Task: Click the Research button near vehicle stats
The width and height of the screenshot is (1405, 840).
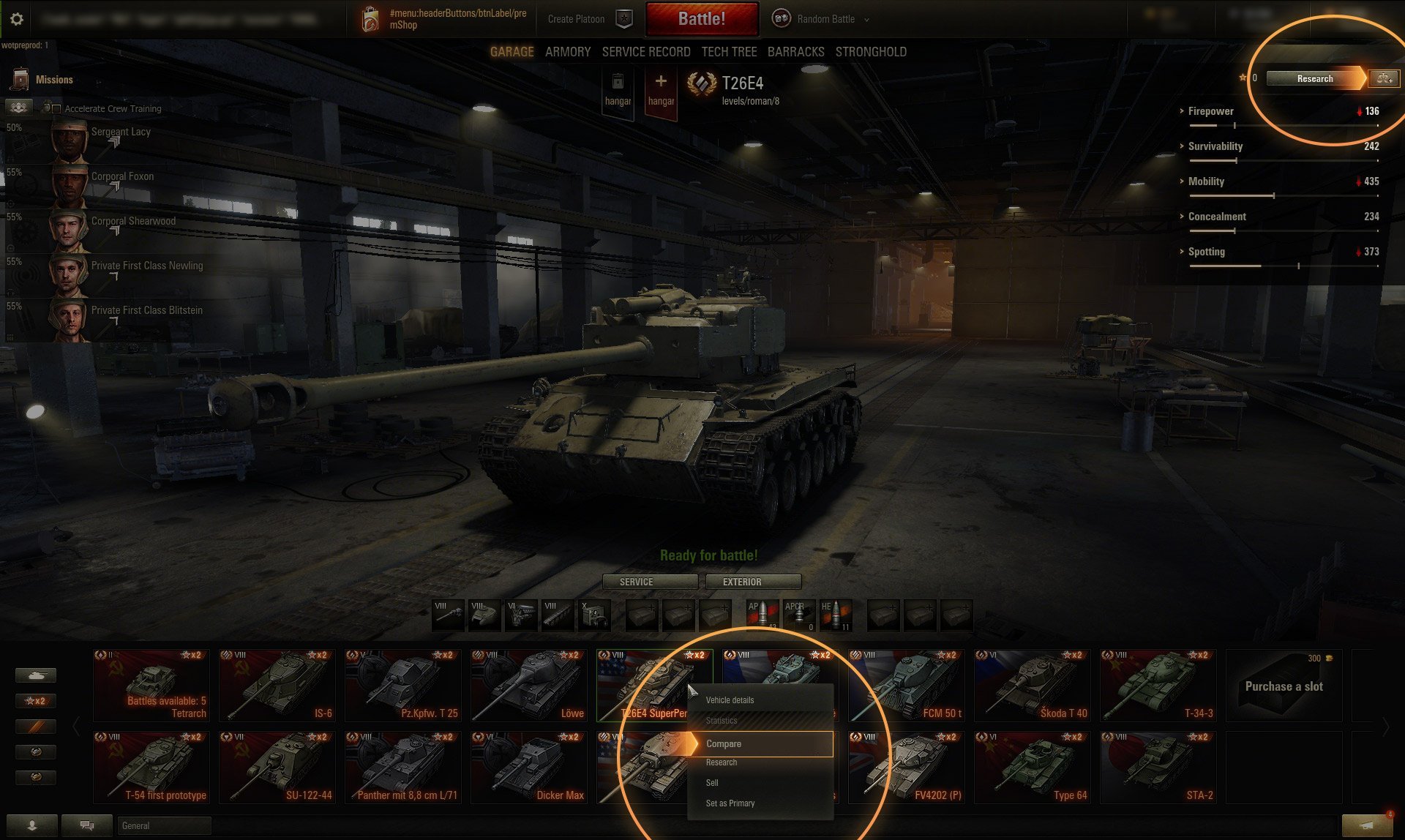Action: [1315, 79]
